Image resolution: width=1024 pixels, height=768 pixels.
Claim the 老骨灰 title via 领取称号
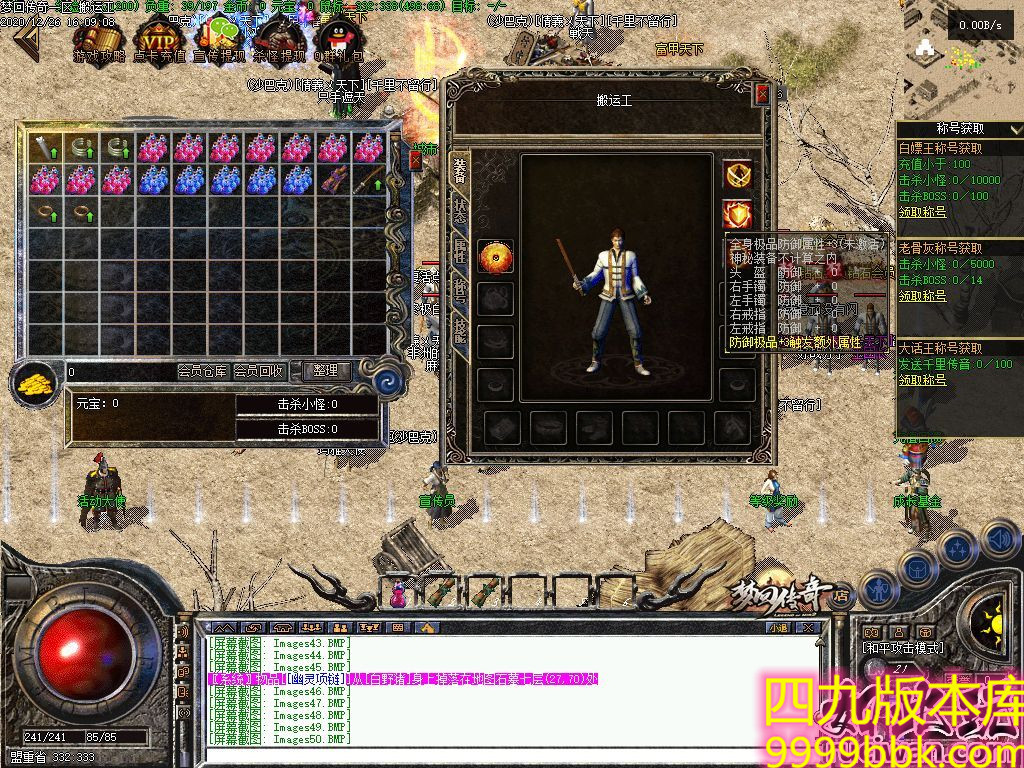922,296
